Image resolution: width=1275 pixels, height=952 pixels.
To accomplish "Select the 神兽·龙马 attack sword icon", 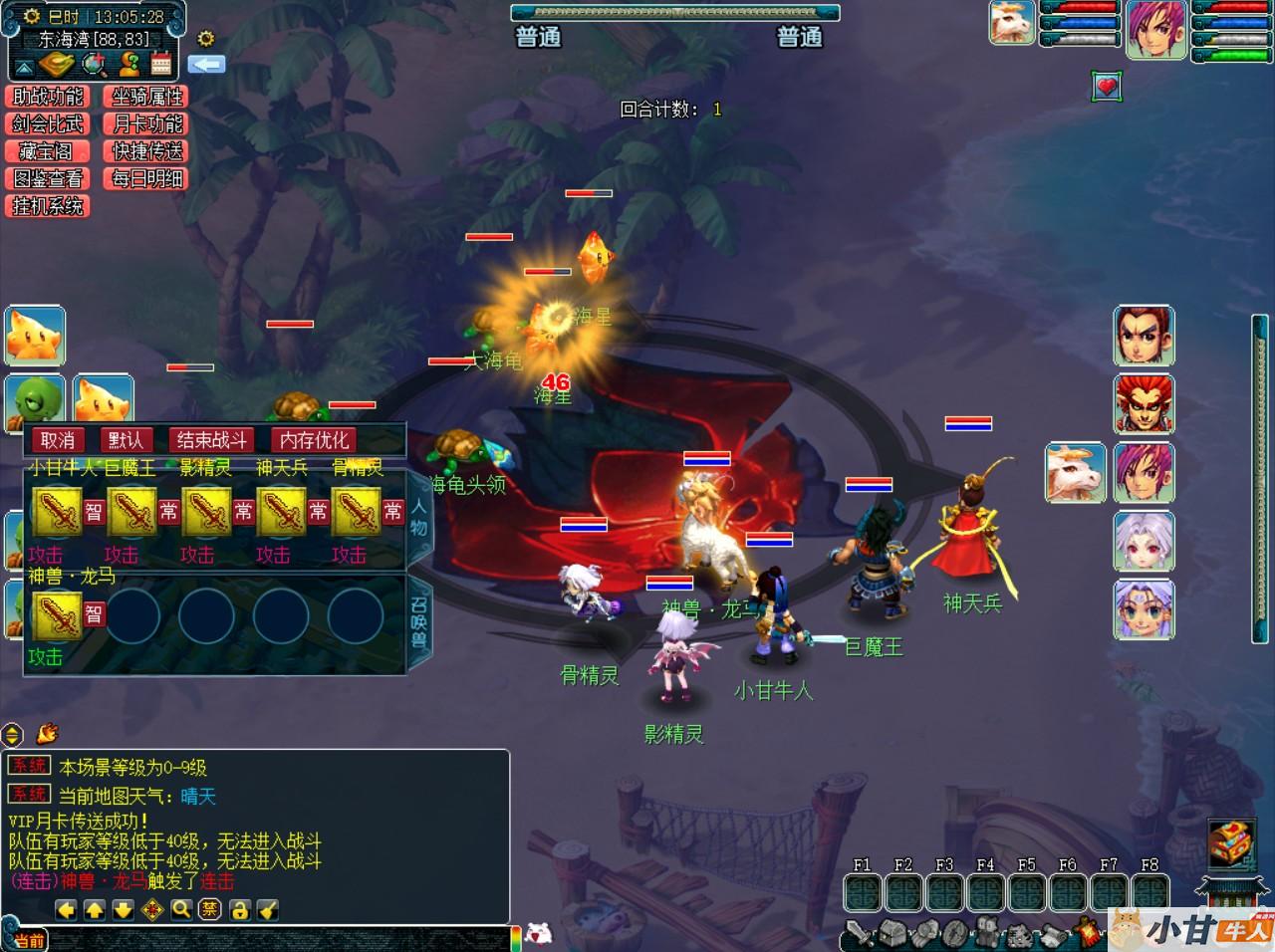I will pyautogui.click(x=57, y=614).
